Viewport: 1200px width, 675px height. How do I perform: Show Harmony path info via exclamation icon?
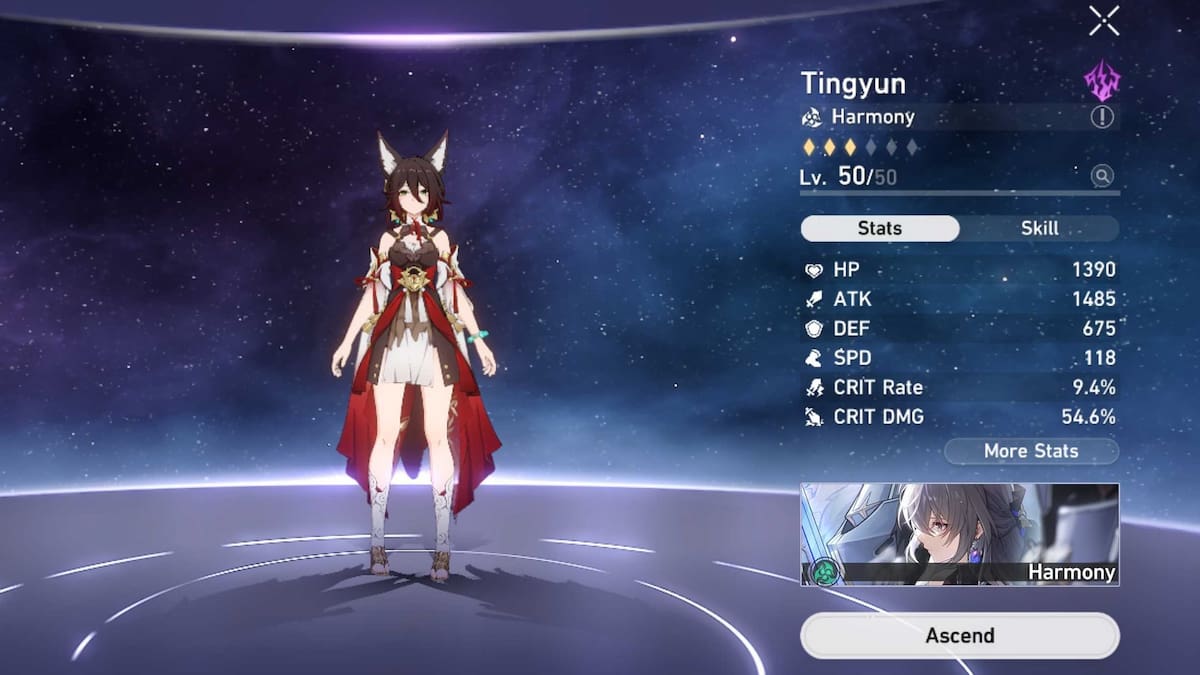(x=1102, y=117)
